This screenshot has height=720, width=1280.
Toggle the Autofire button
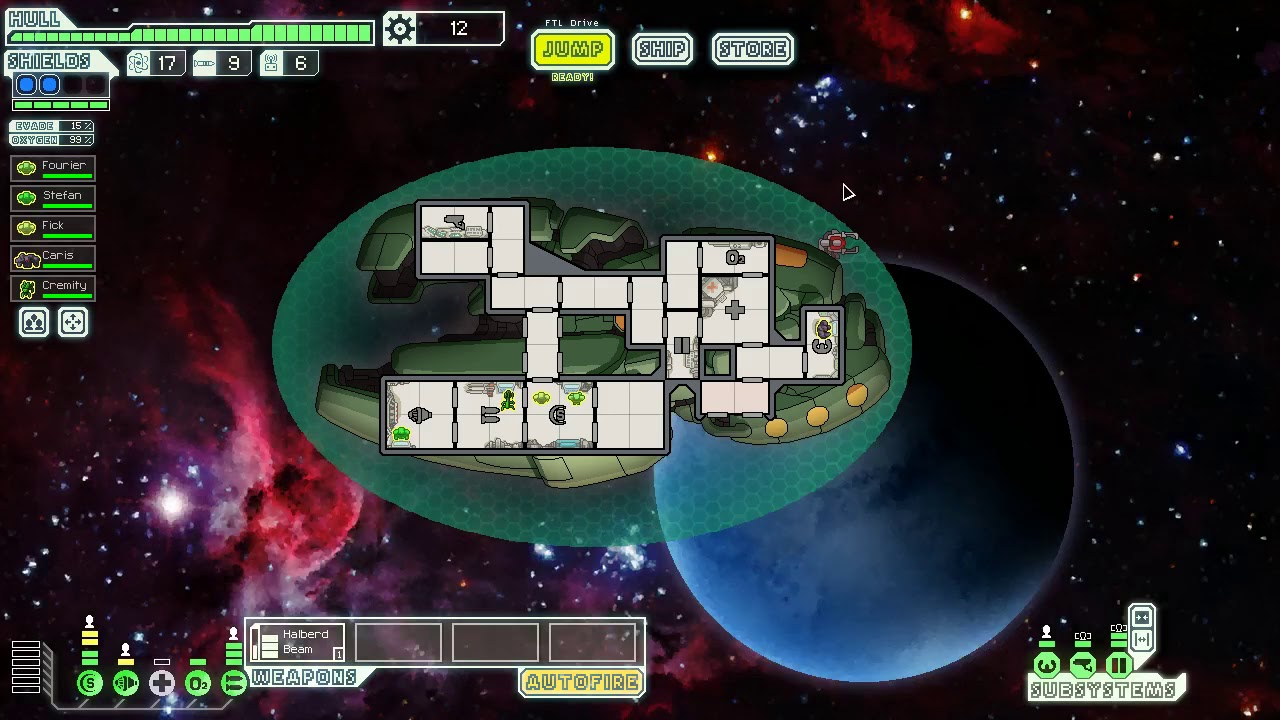[x=582, y=683]
